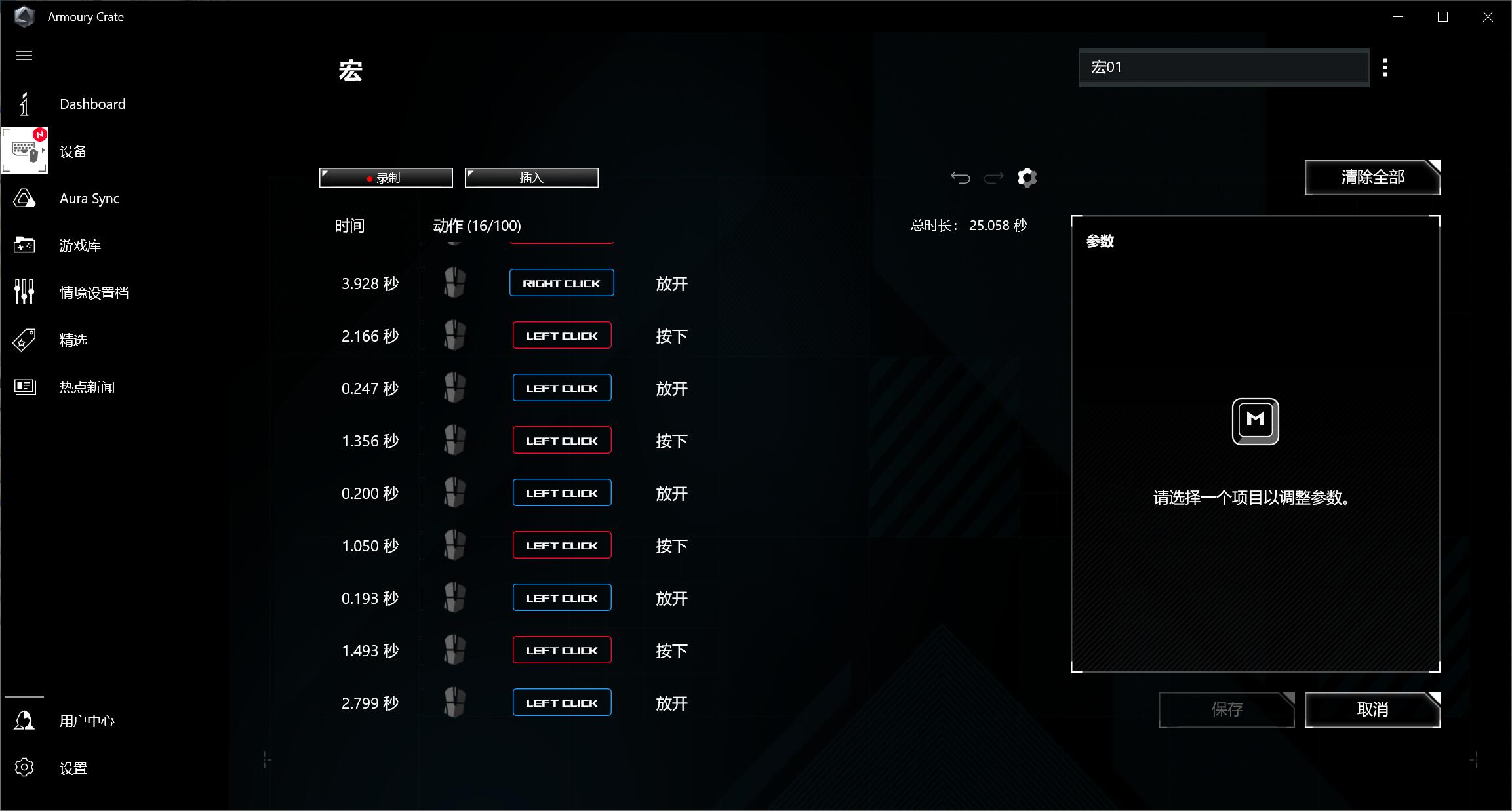Cancel editing with 取消
Viewport: 1512px width, 811px height.
1372,709
